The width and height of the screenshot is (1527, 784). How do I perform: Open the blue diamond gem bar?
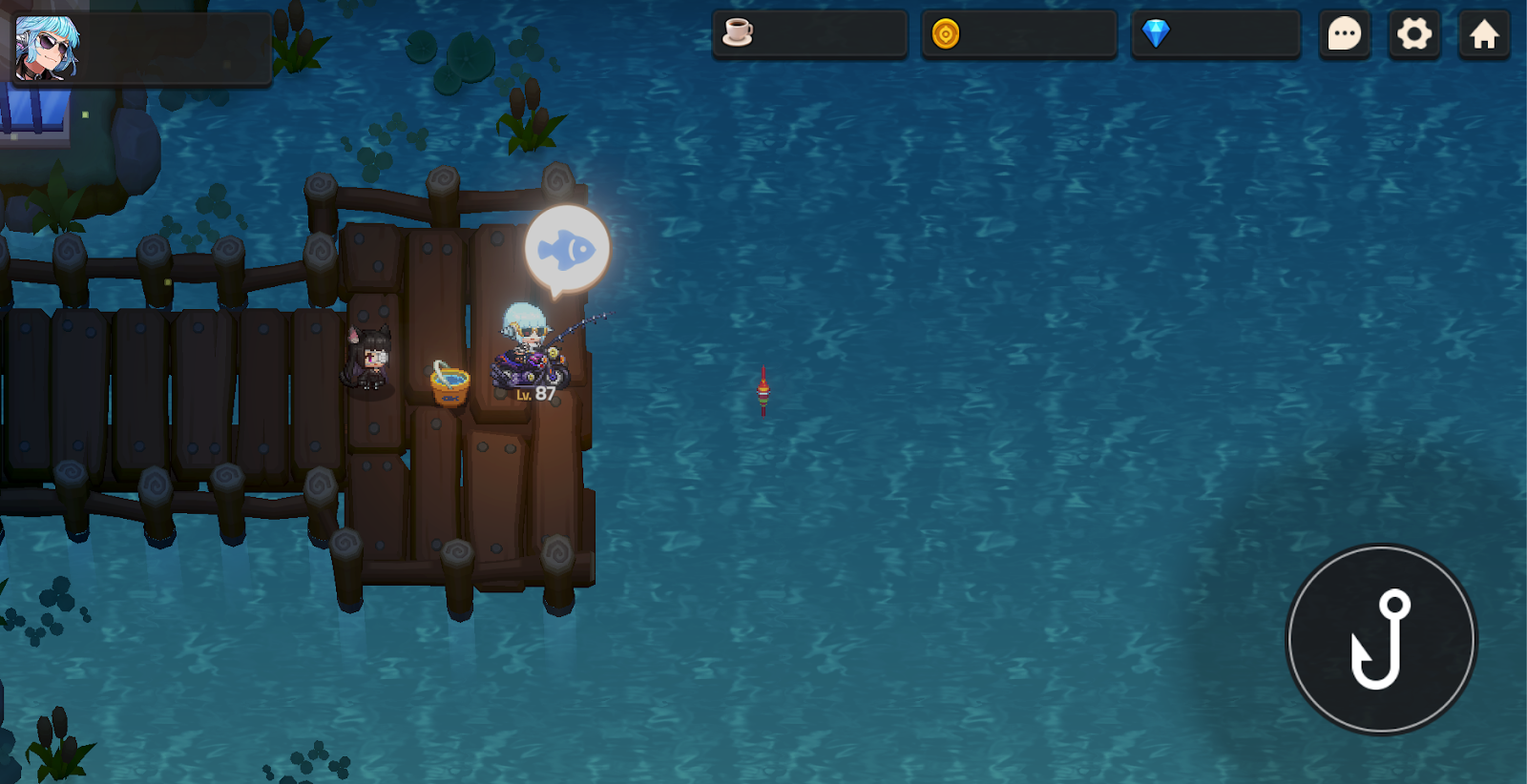(1215, 34)
